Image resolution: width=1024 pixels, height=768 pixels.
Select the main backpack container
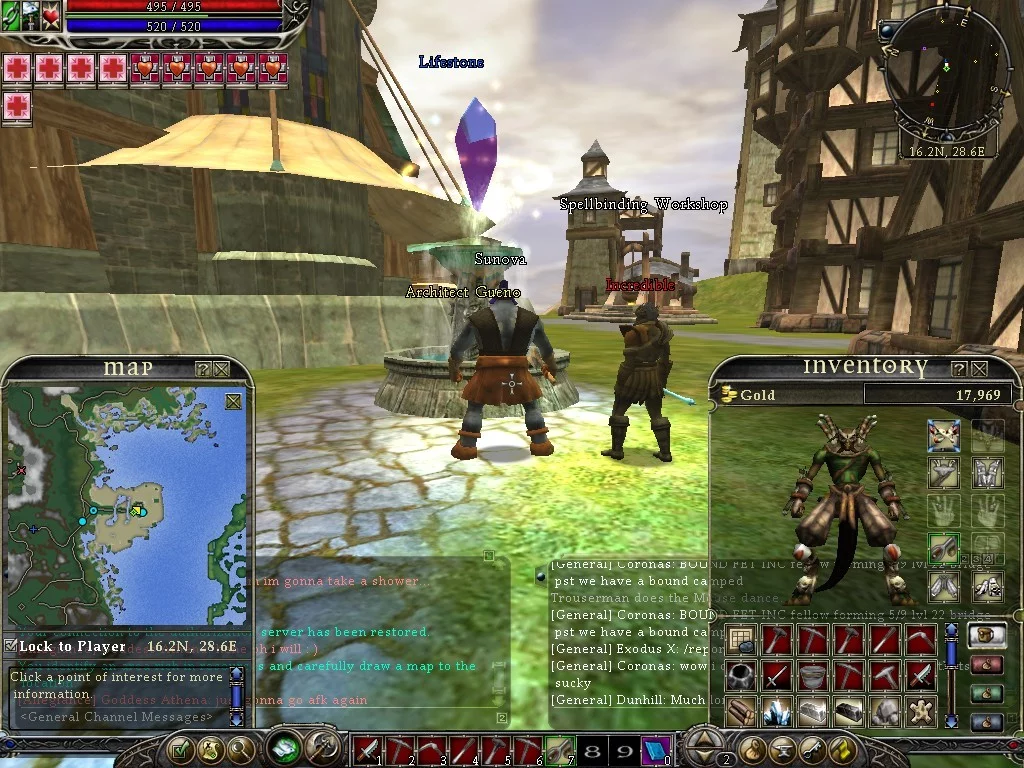[x=987, y=636]
